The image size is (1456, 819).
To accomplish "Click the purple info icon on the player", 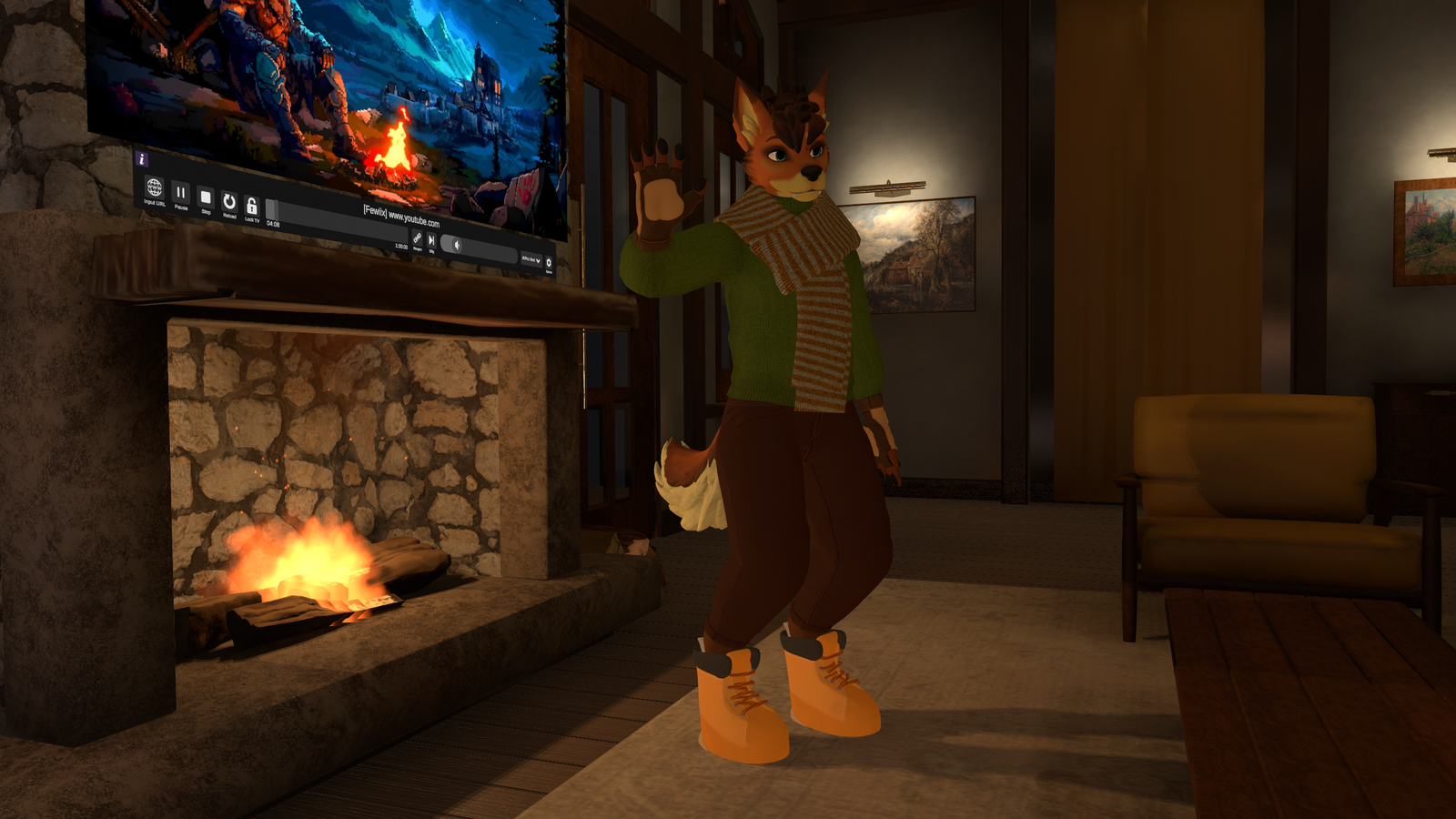I will click(x=141, y=161).
